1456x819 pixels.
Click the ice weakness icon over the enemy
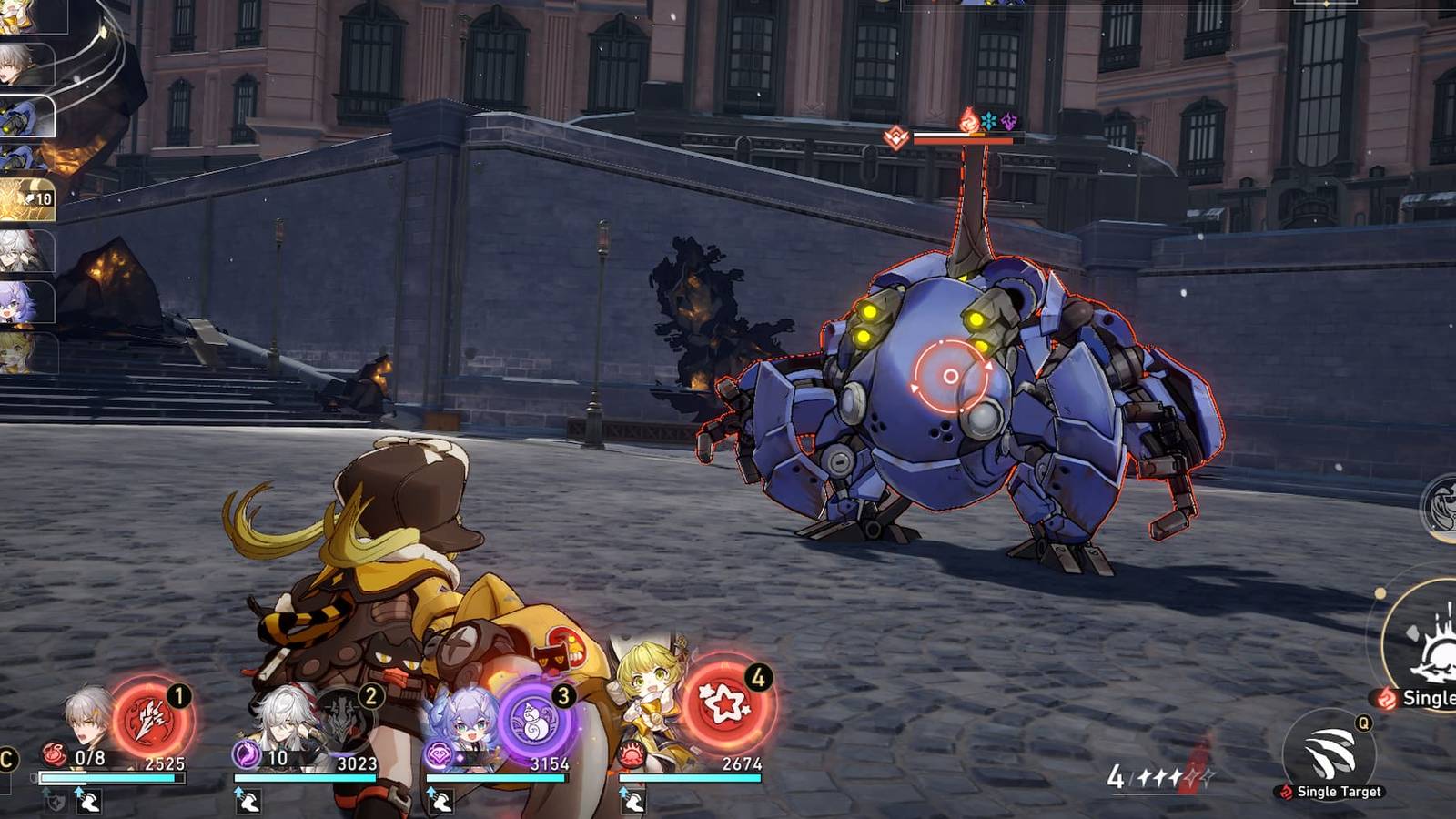click(x=989, y=118)
